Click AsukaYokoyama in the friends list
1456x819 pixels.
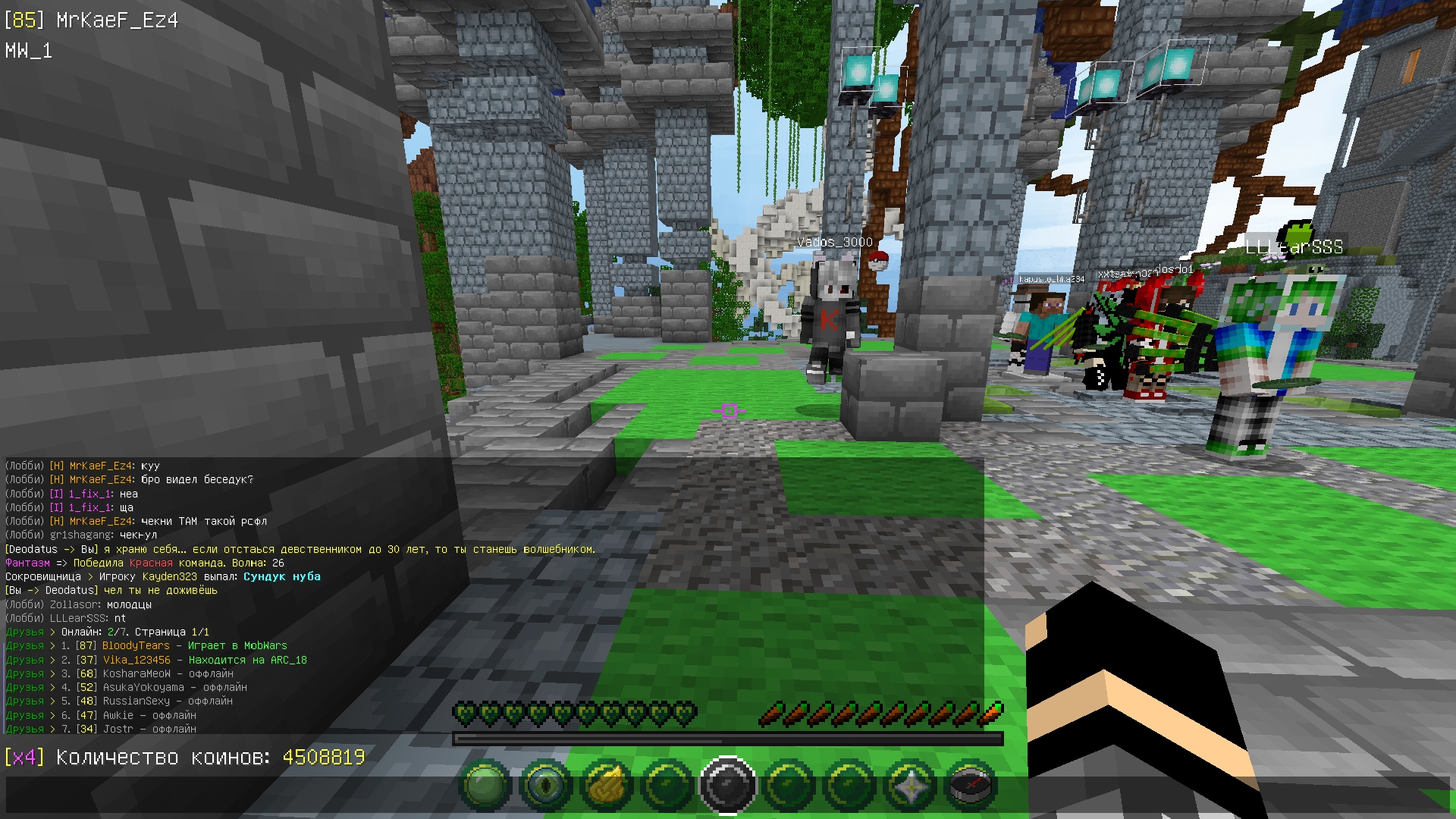143,687
